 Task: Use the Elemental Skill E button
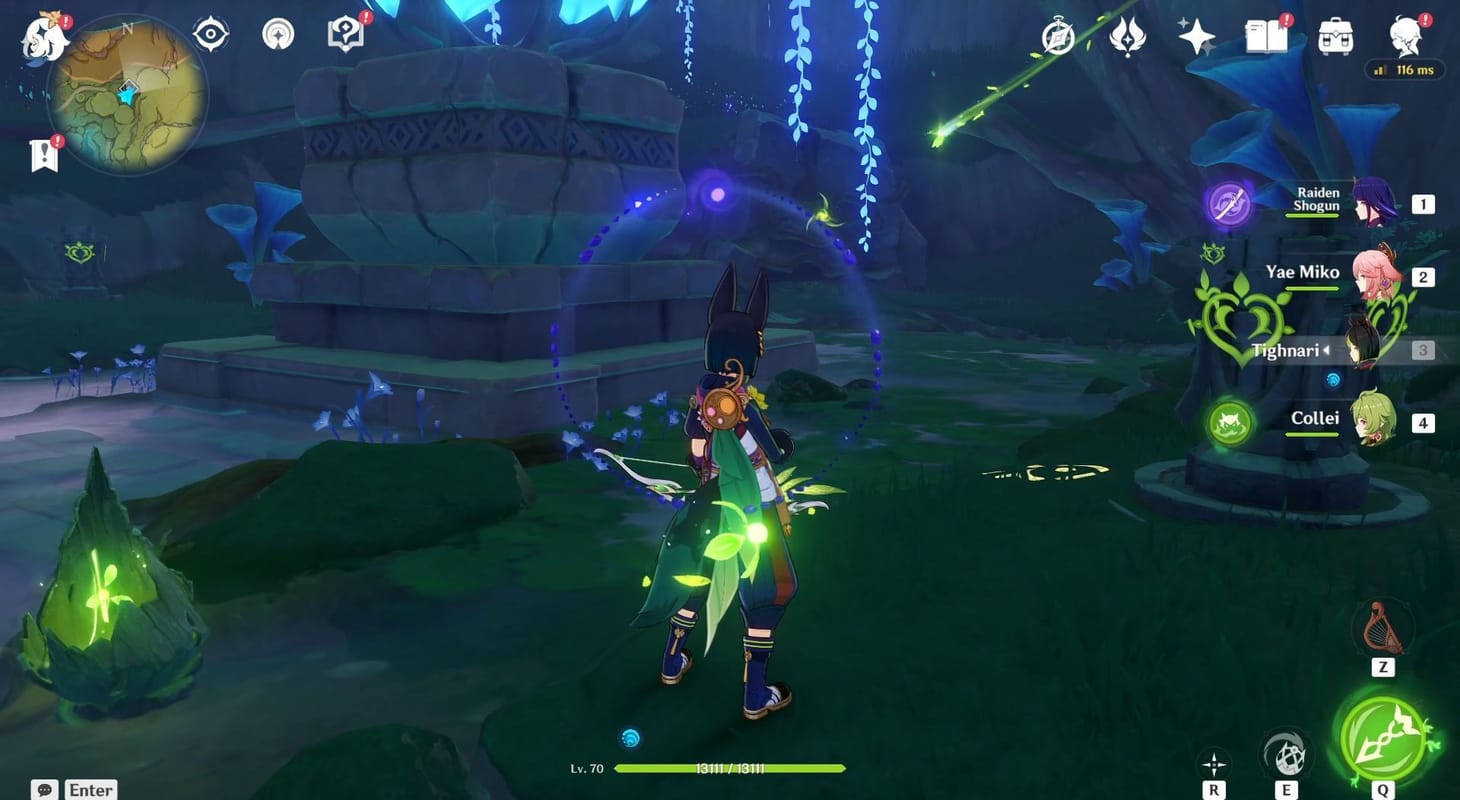point(1286,751)
